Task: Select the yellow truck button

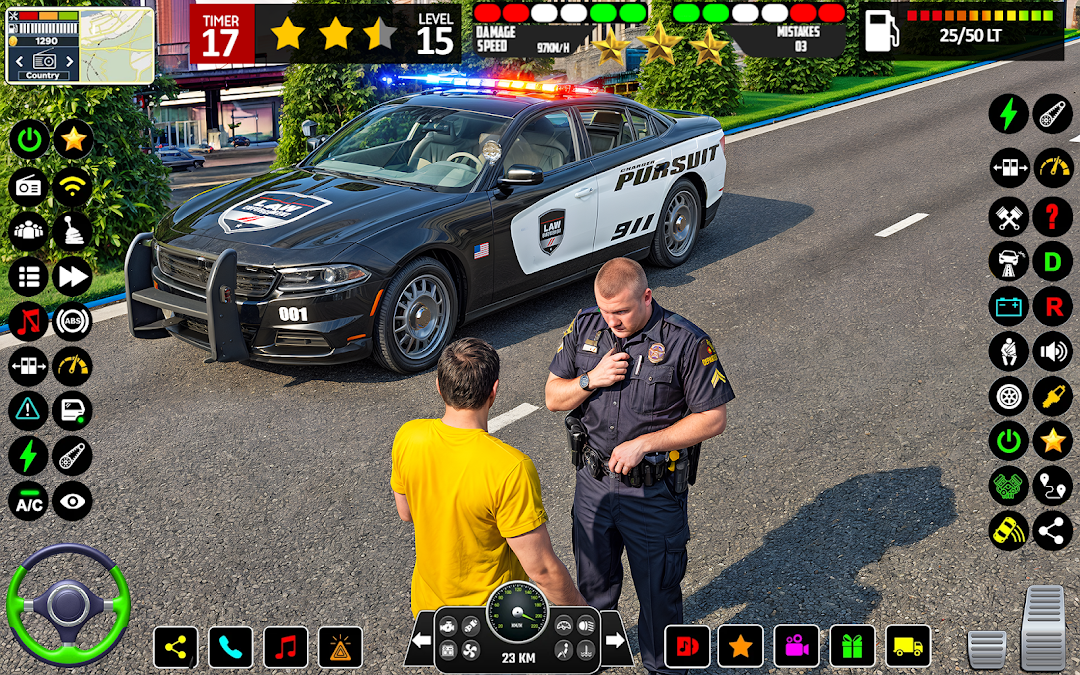Action: 908,647
